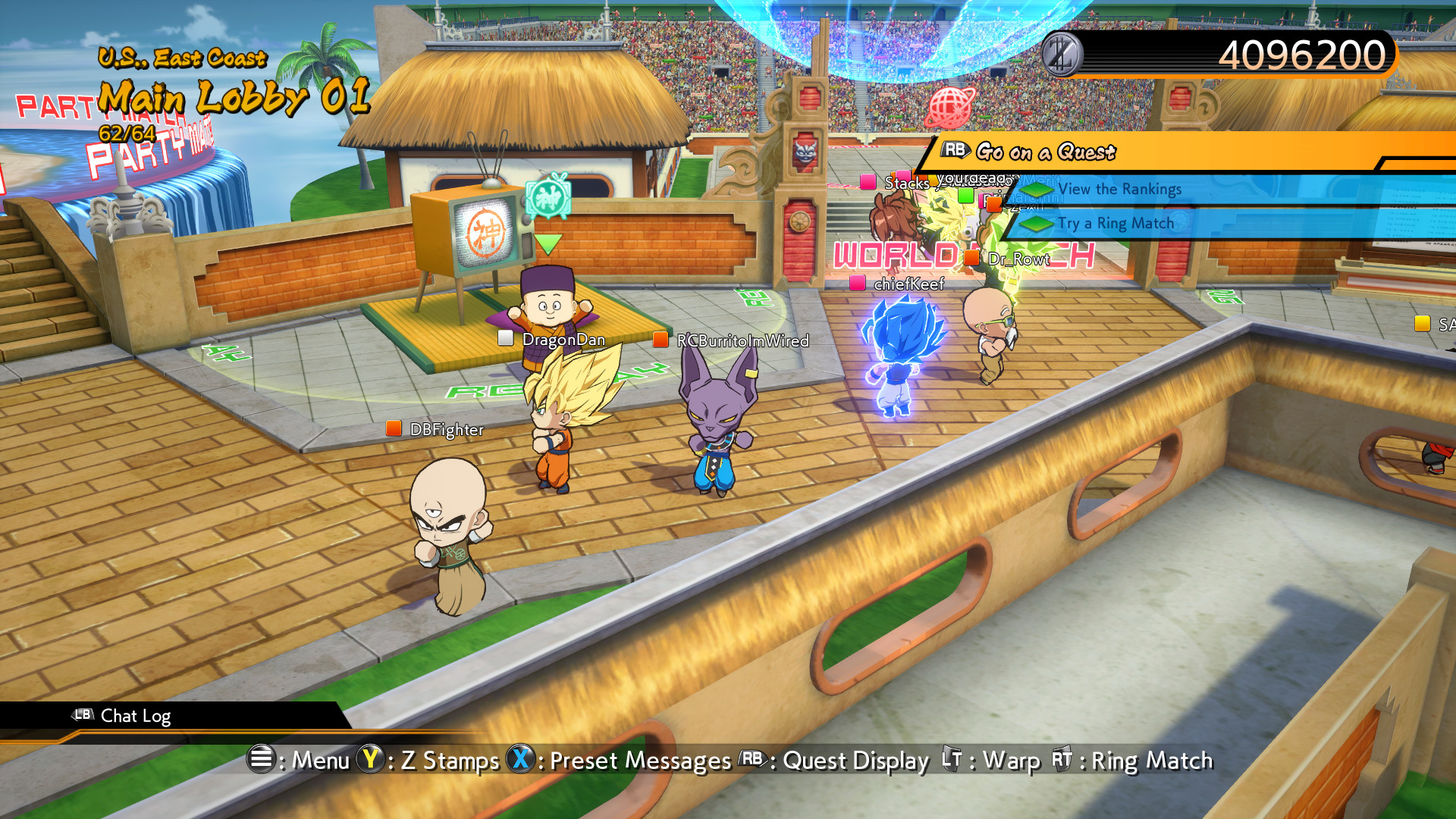Select Try a Ring Match

tap(1115, 223)
